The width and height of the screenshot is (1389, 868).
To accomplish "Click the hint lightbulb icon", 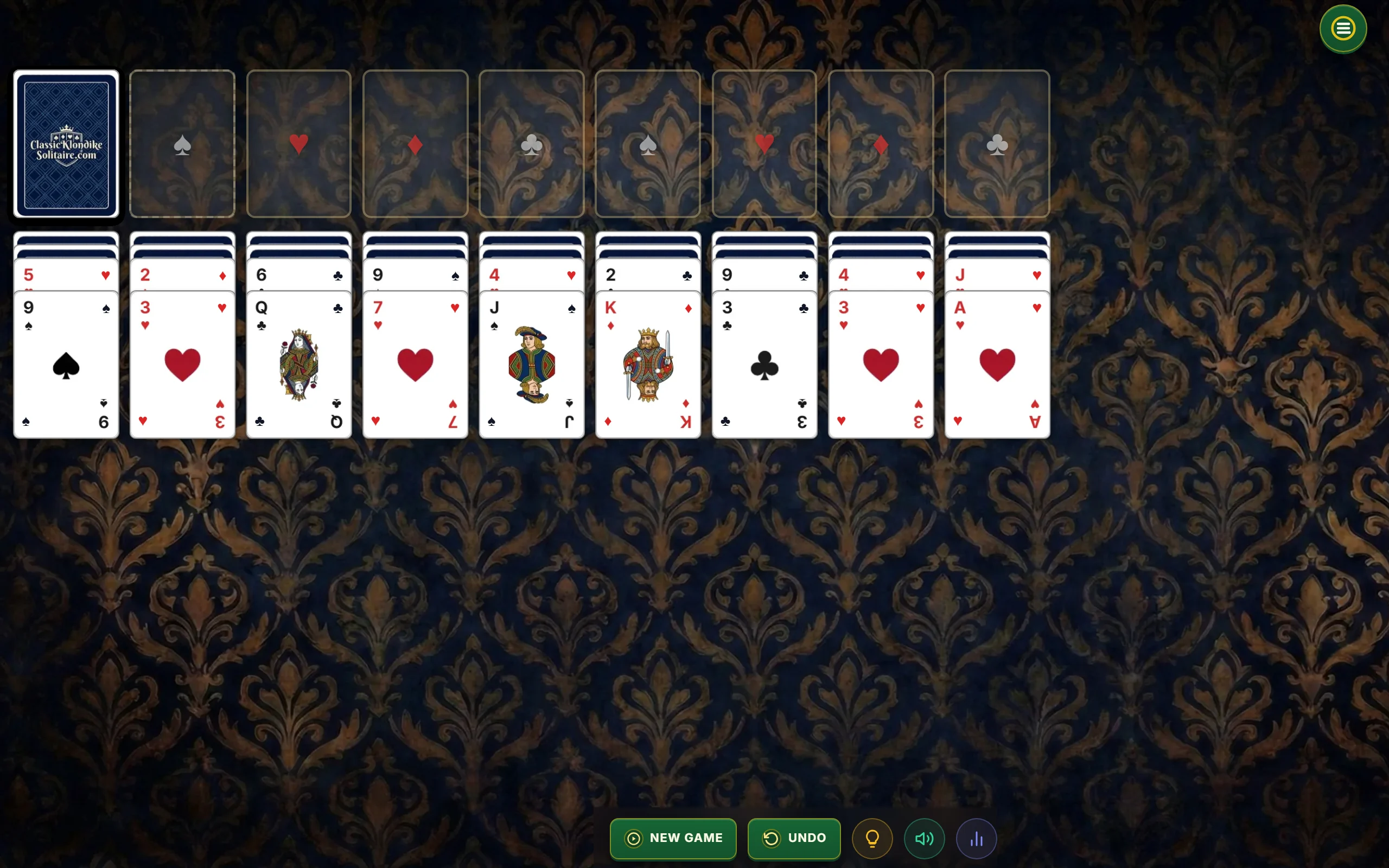I will tap(872, 838).
